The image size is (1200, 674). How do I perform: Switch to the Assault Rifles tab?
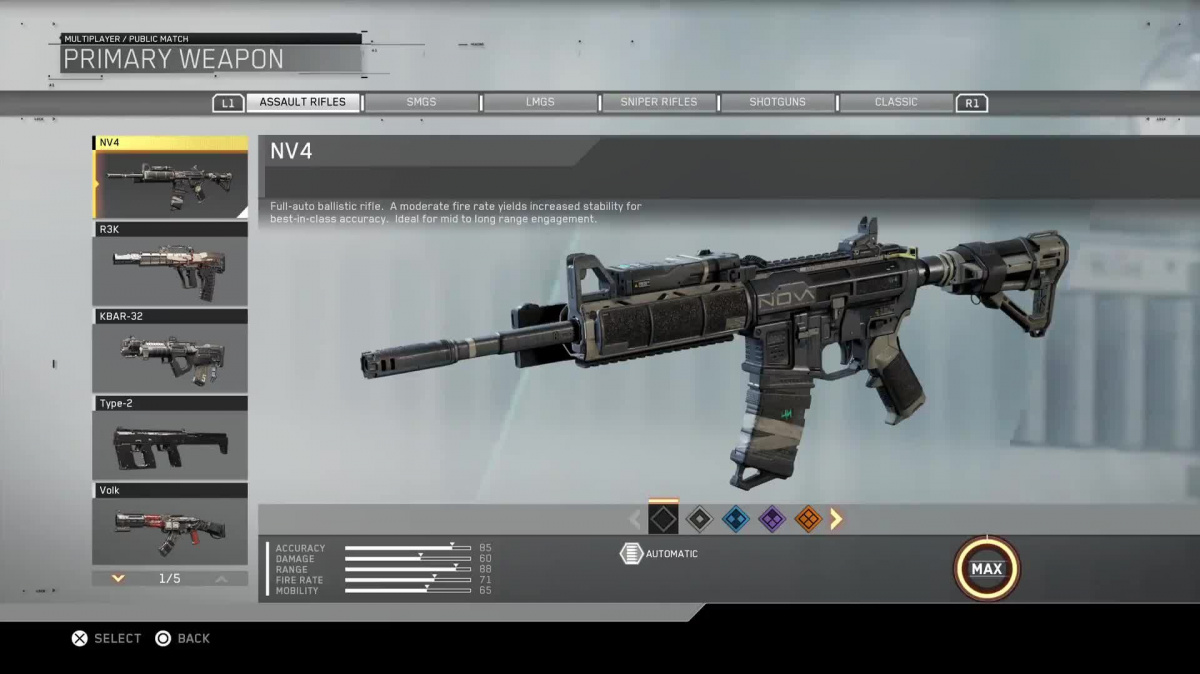click(x=302, y=102)
